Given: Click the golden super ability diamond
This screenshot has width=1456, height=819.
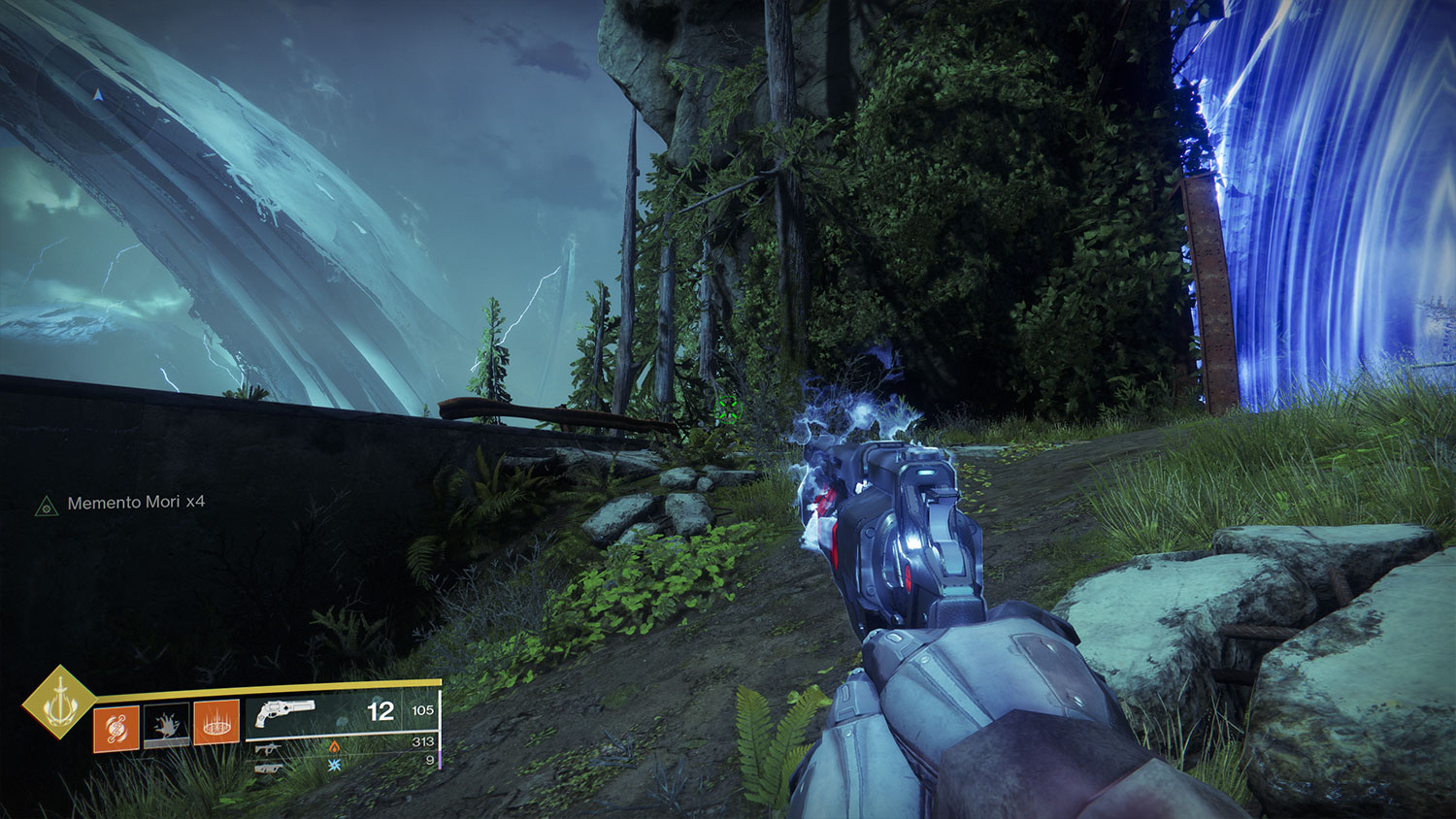Looking at the screenshot, I should (x=60, y=701).
